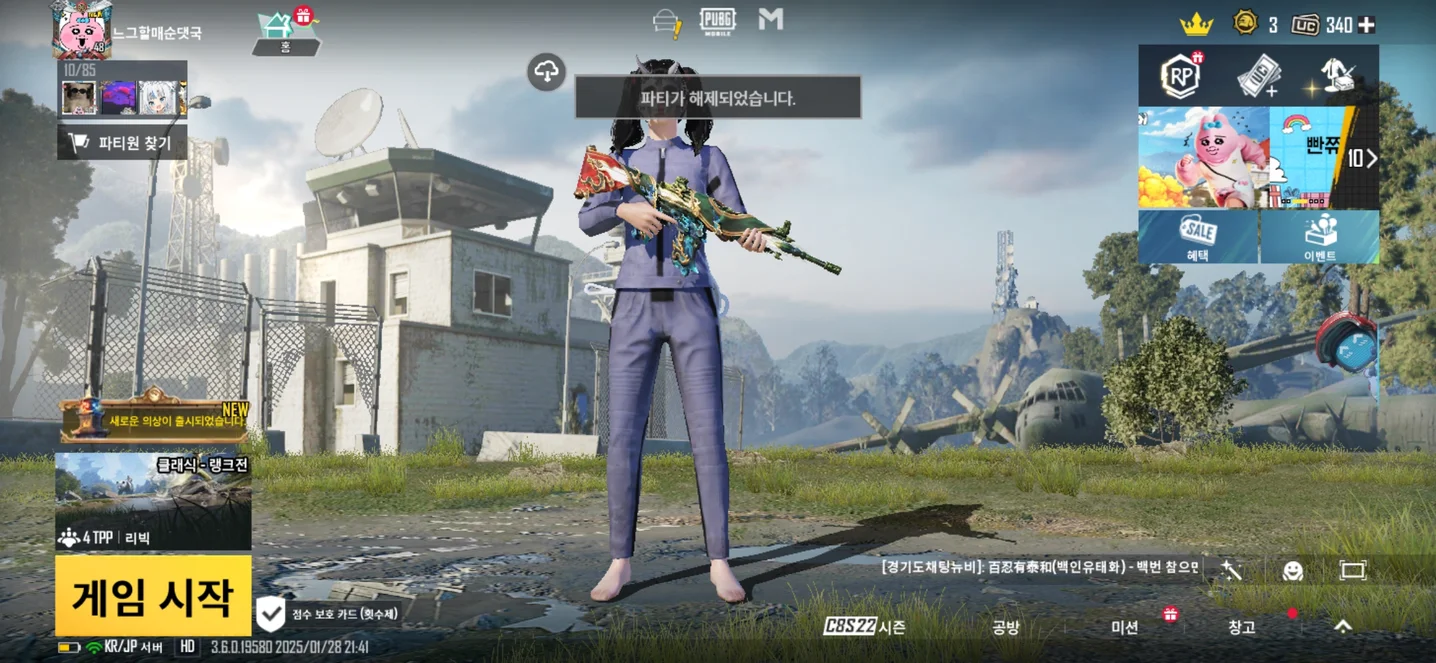Toggle the 점수 보호 카드 shield

point(271,613)
